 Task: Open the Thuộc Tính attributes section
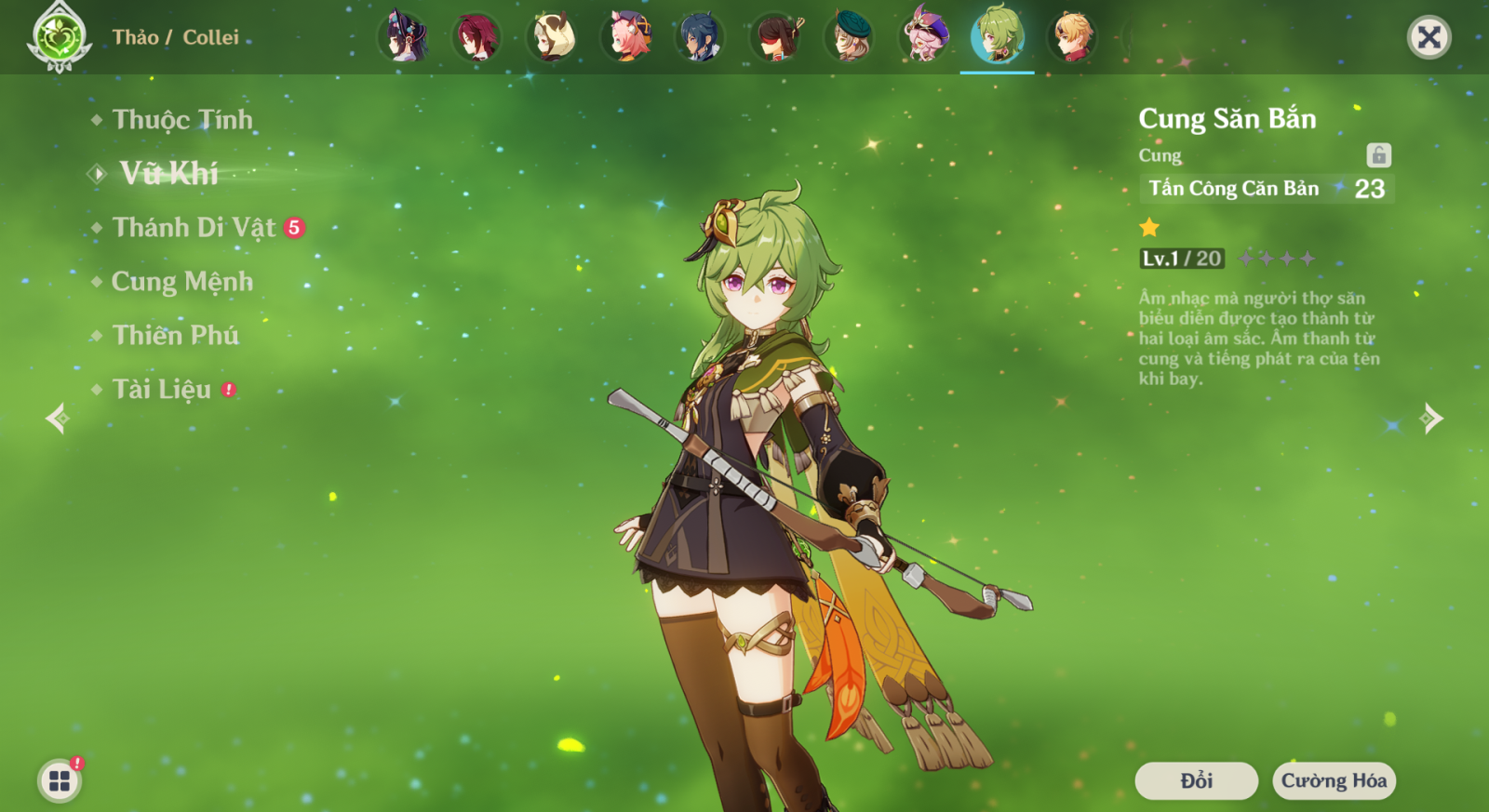[x=182, y=120]
